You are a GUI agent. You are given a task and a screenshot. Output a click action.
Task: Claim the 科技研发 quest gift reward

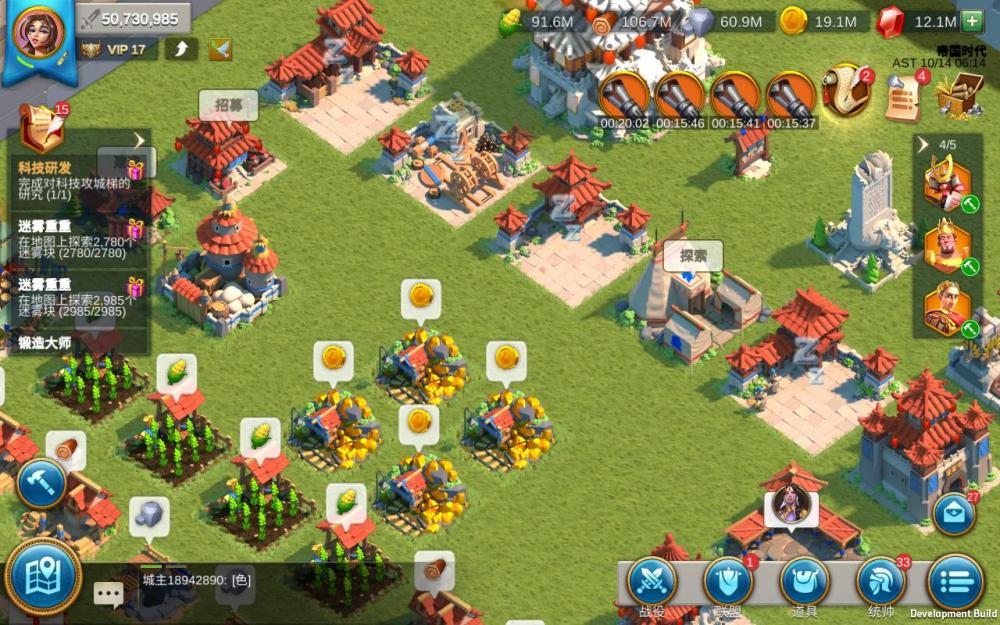tap(134, 169)
